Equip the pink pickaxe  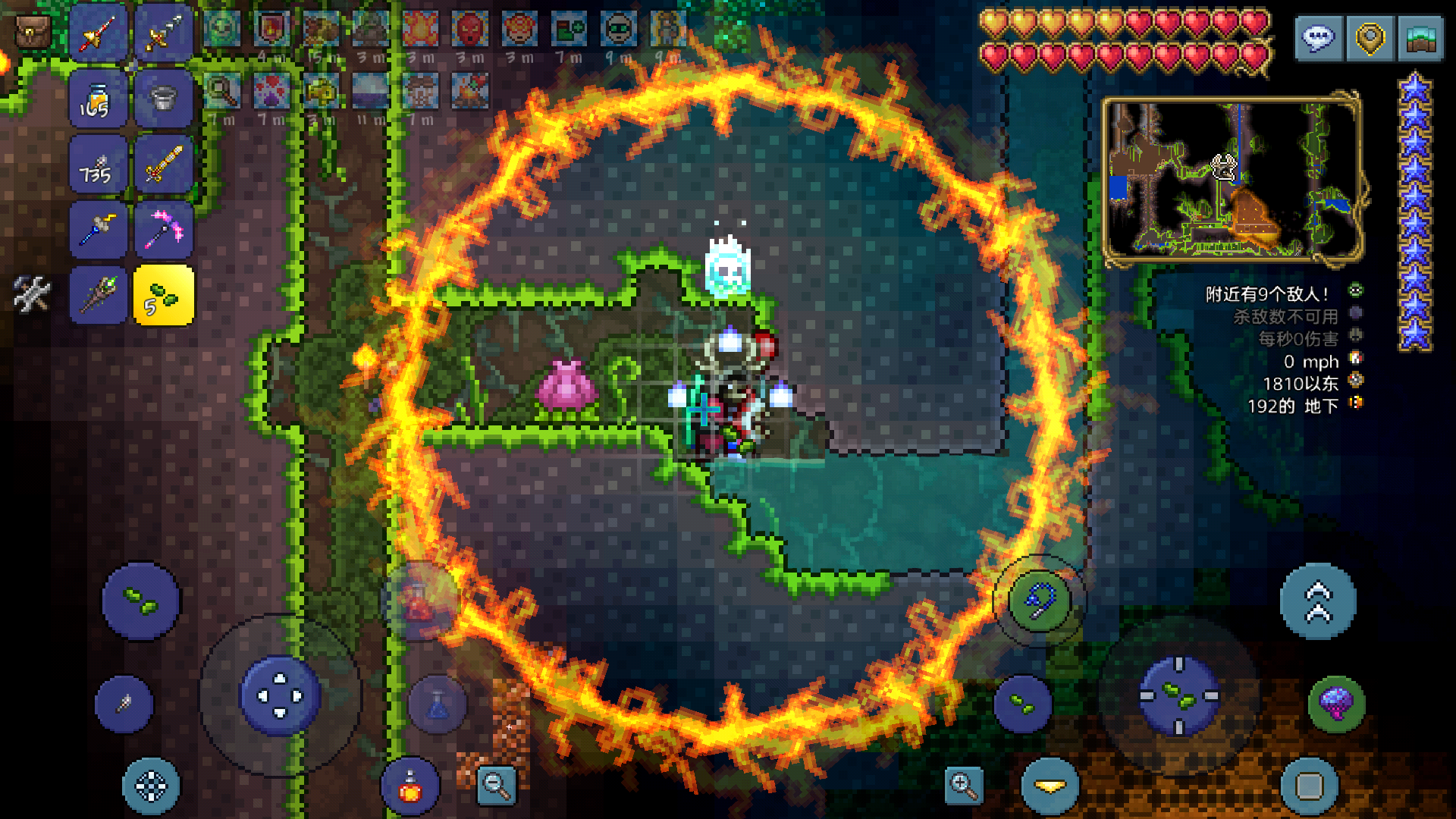click(163, 229)
